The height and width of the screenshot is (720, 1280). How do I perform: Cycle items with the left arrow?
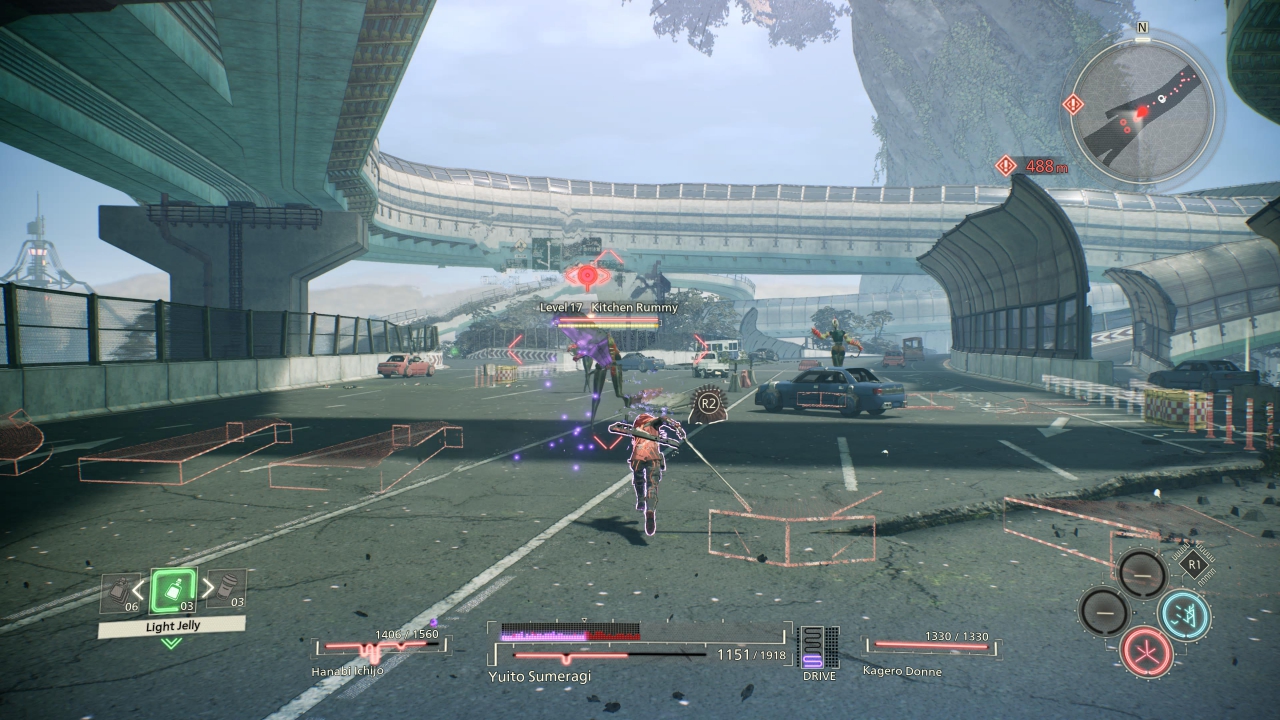click(x=139, y=589)
